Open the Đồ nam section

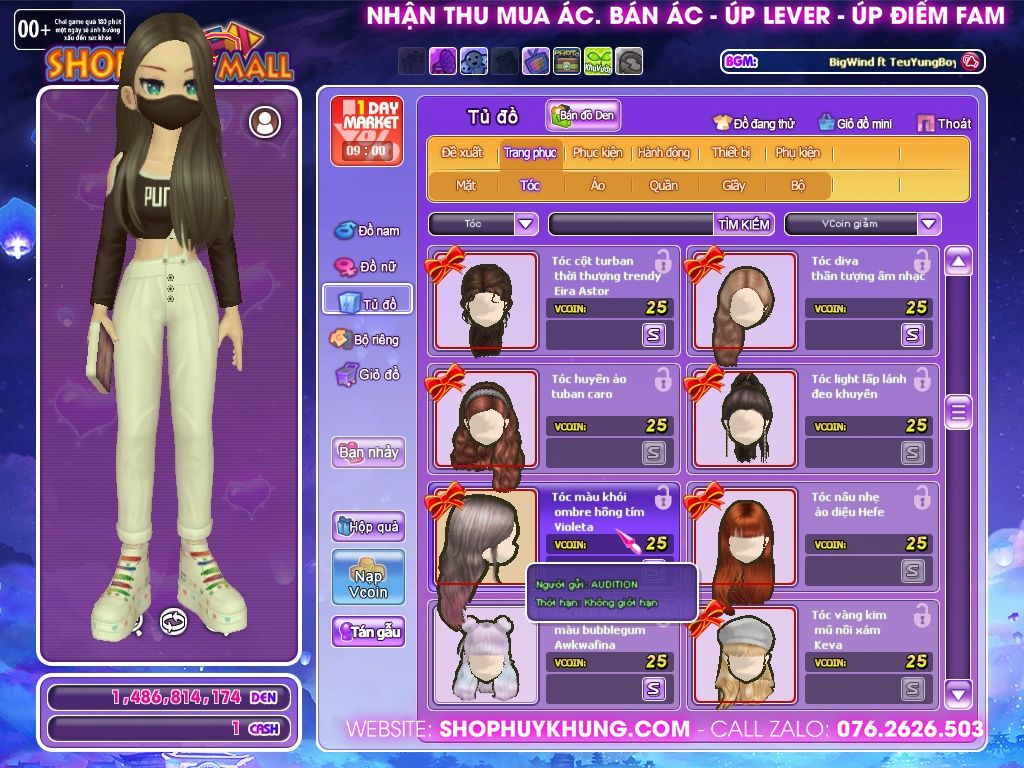[367, 231]
